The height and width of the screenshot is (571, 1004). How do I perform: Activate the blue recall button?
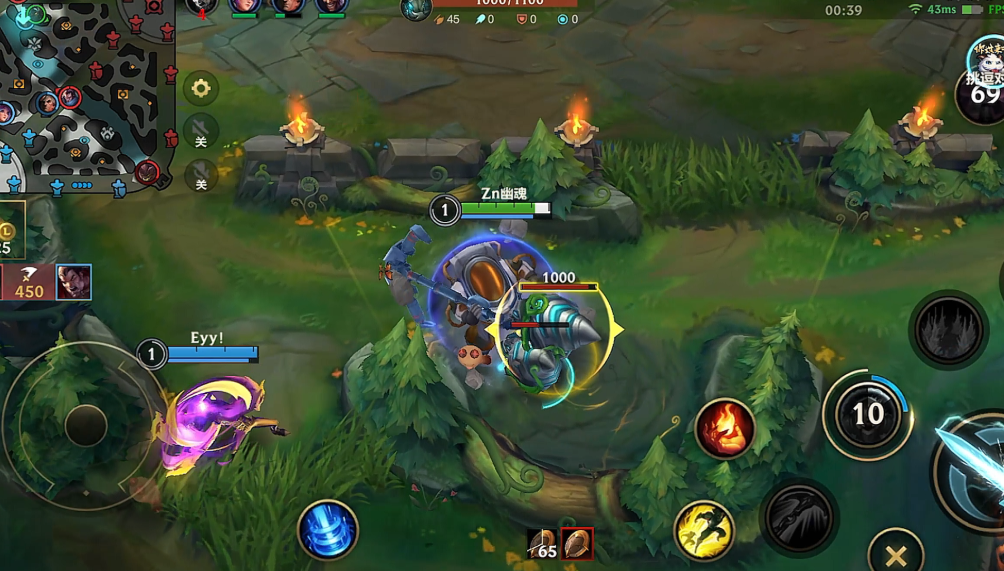327,529
